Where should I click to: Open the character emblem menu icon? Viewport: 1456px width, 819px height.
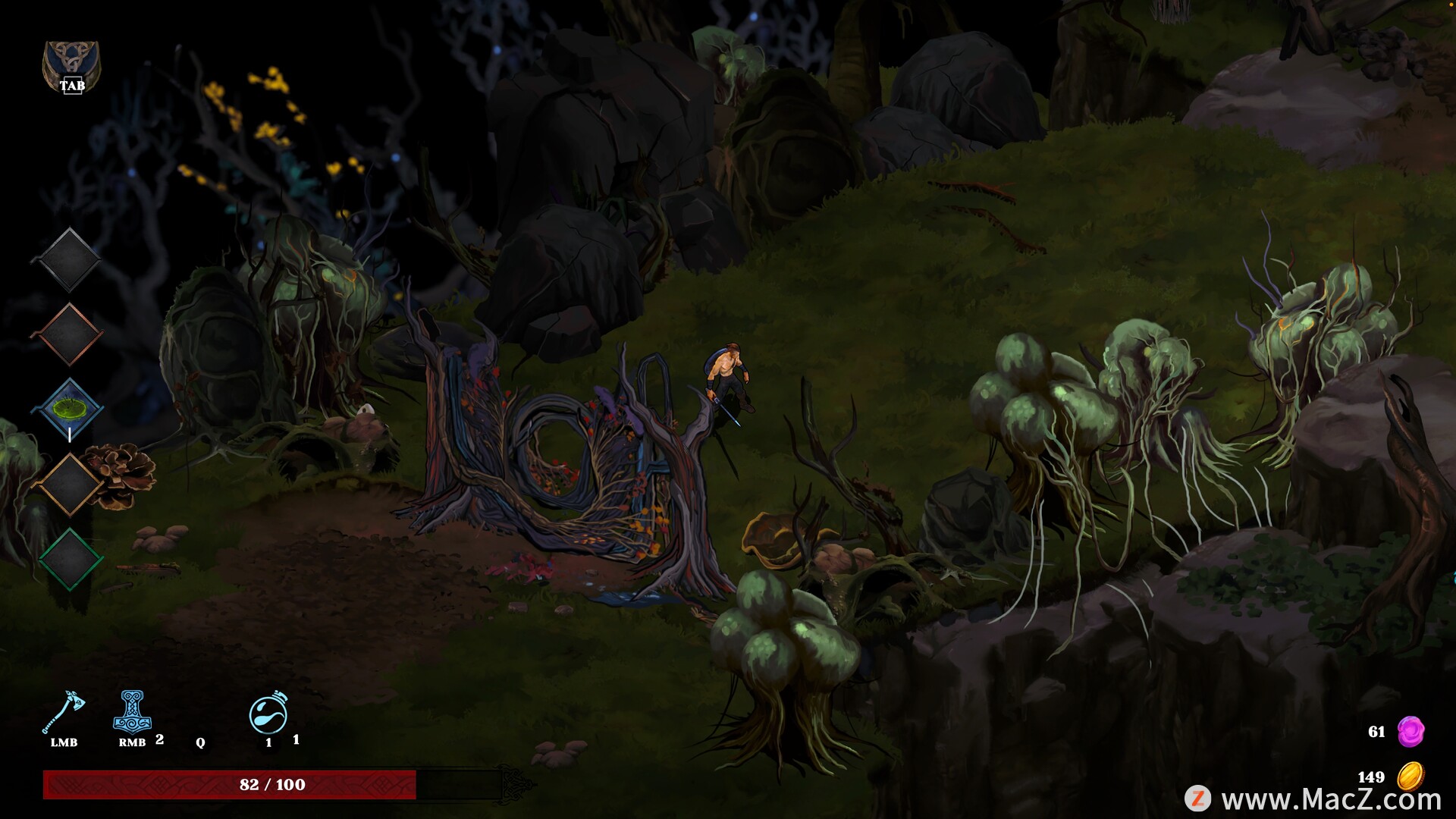pos(71,66)
